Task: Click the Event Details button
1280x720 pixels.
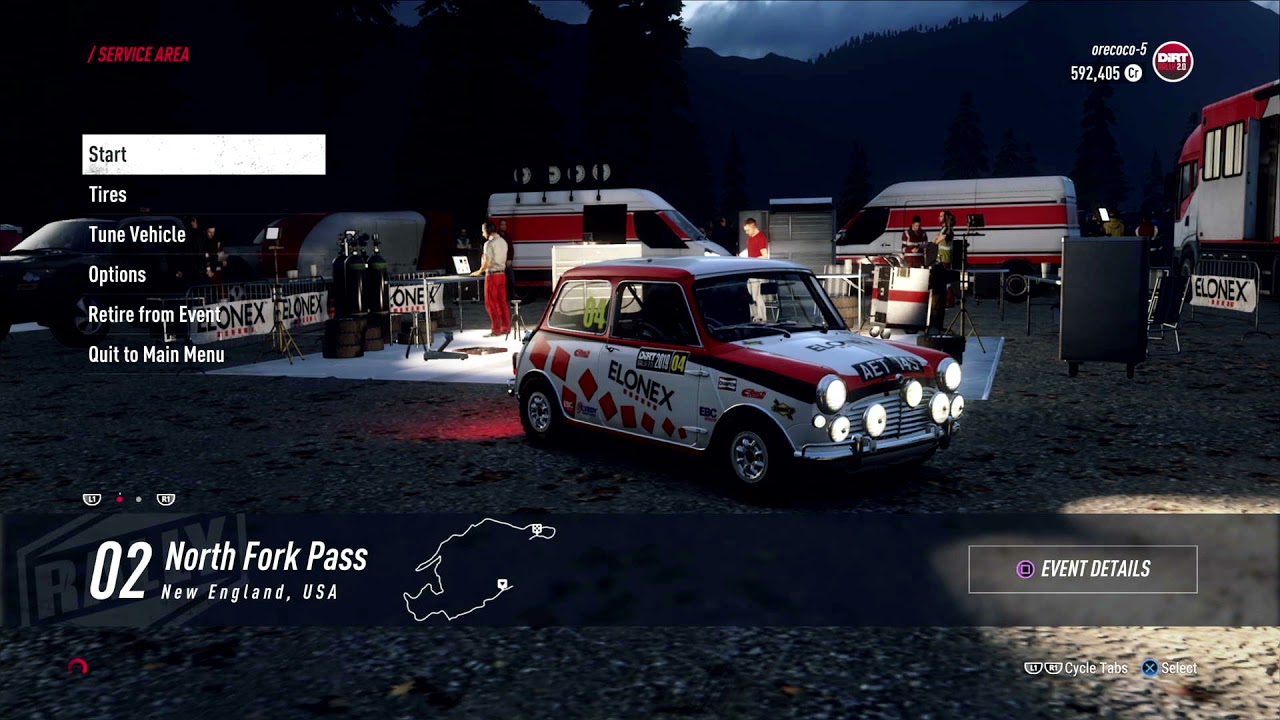Action: tap(1082, 568)
